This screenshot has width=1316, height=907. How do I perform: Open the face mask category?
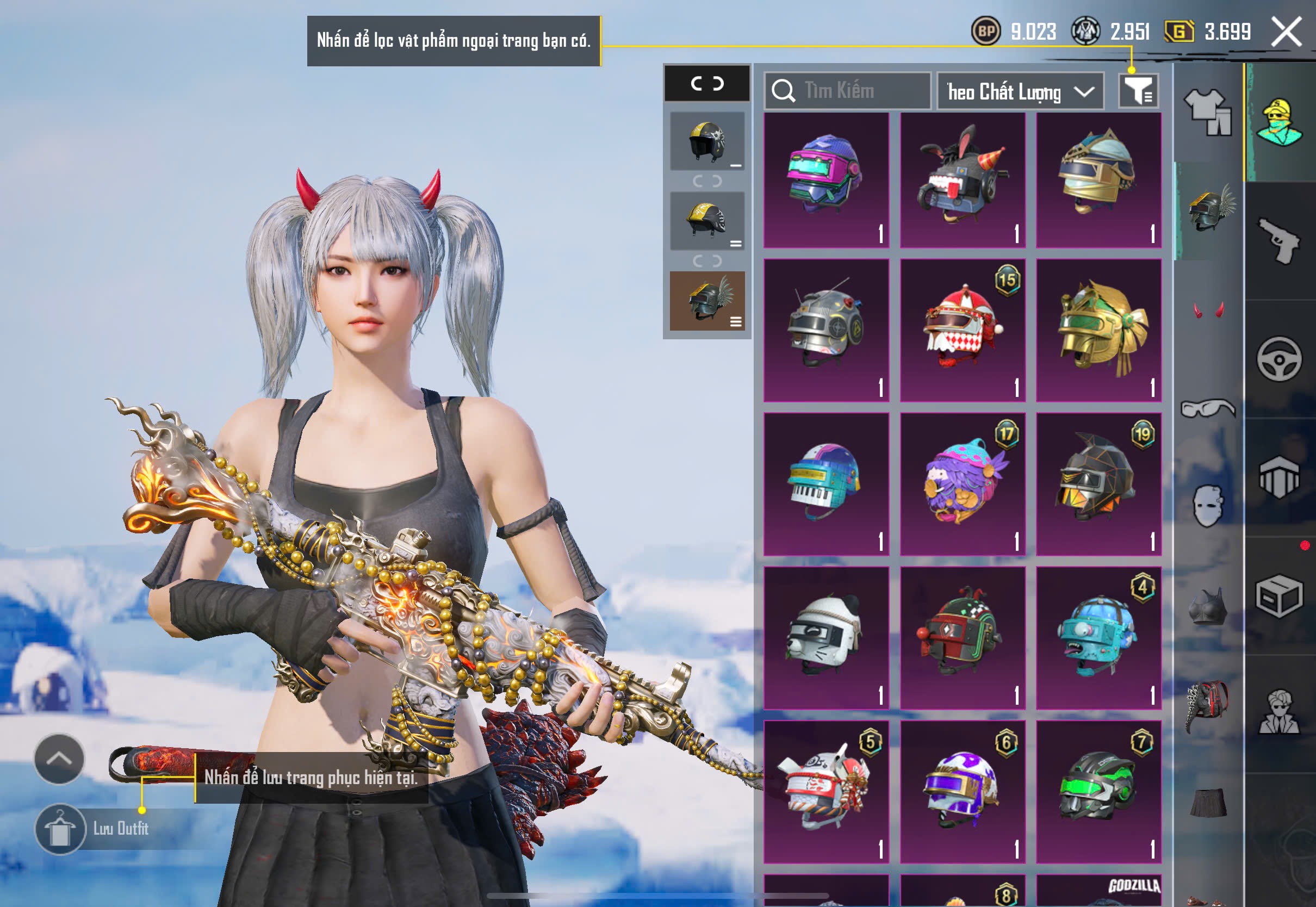(1208, 506)
